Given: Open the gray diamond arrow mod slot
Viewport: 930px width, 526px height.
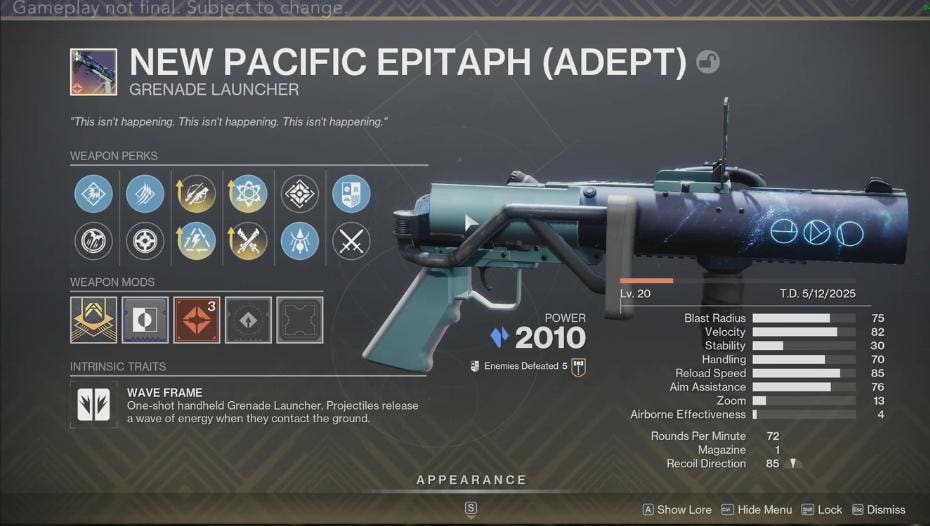Looking at the screenshot, I should click(x=247, y=319).
